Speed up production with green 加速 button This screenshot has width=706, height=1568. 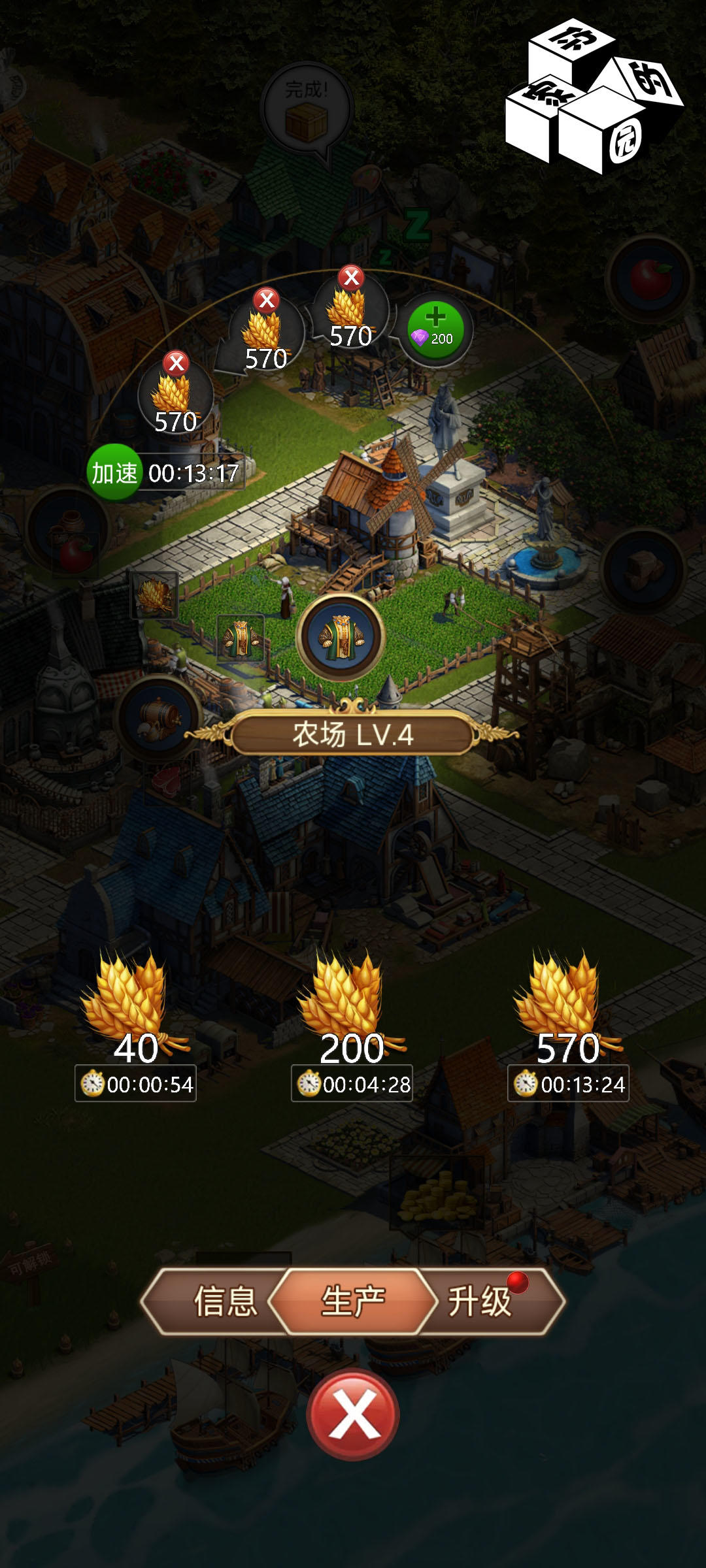point(114,472)
